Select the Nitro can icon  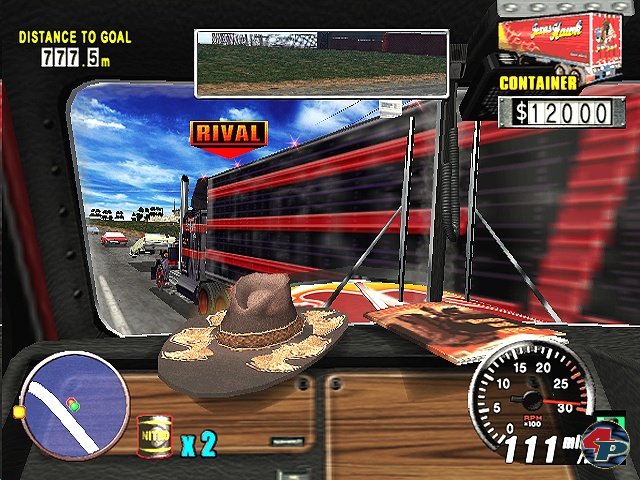[x=153, y=436]
